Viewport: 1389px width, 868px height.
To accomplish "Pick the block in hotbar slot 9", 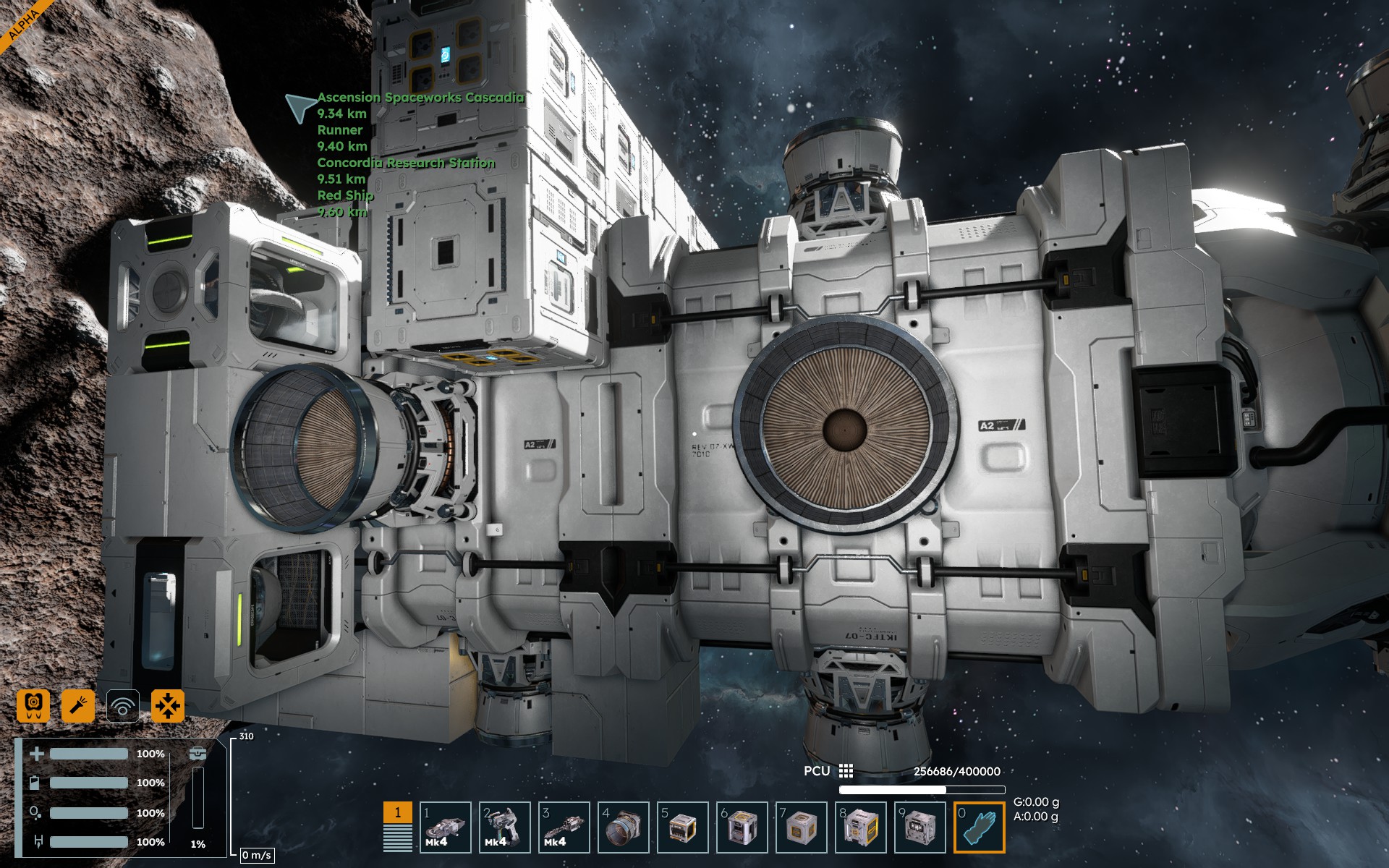I will 919,827.
